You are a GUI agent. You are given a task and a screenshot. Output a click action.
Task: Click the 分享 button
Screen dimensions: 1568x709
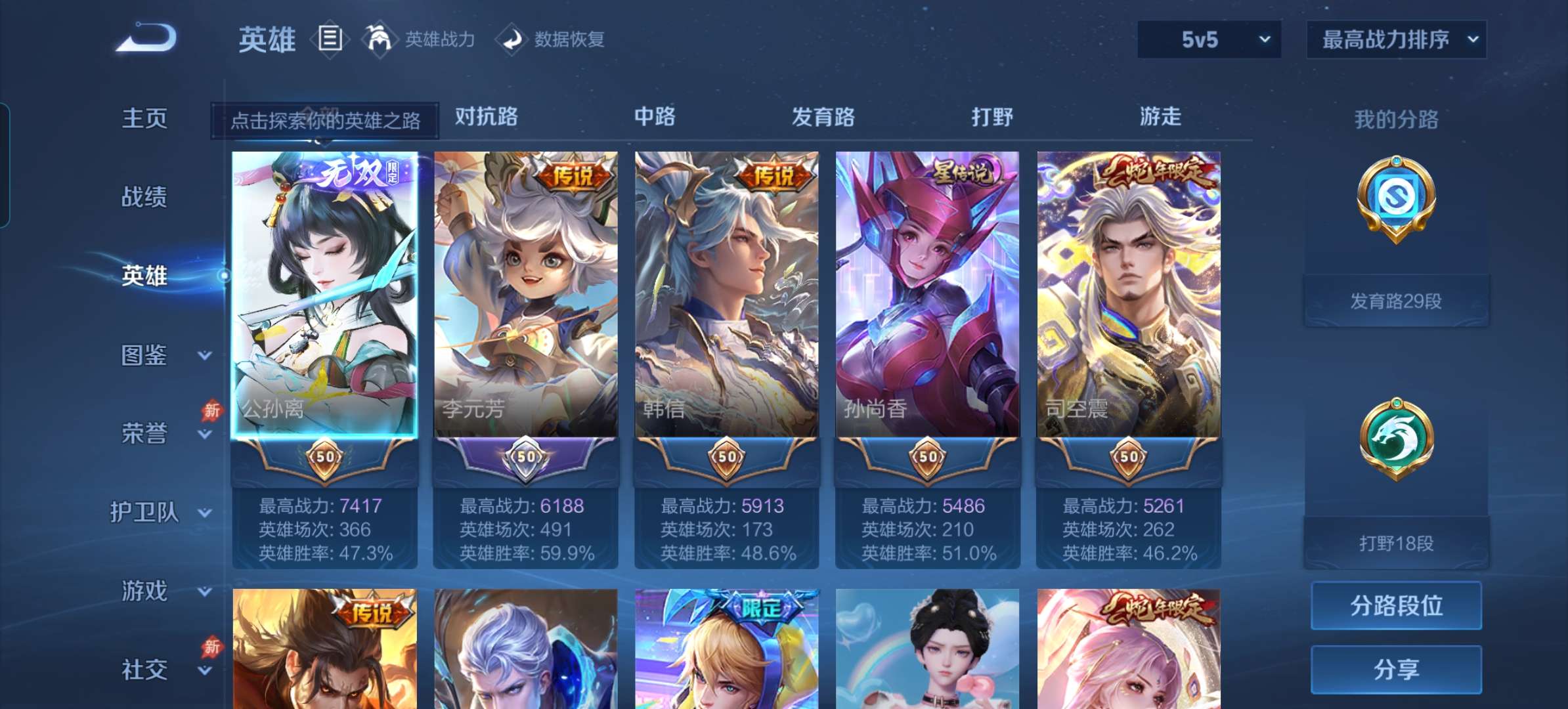coord(1396,668)
